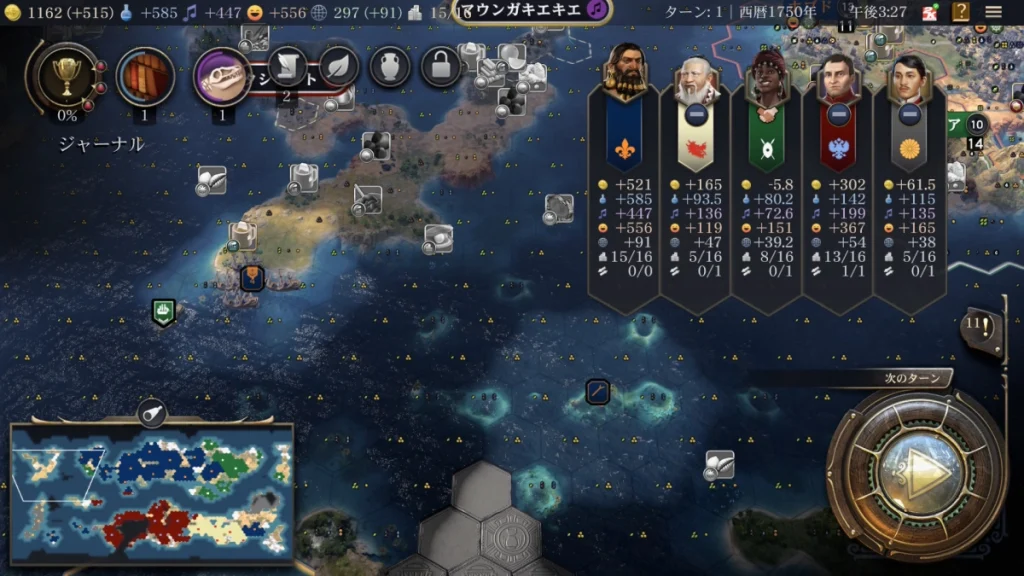
Task: Open the question mark help book
Action: [x=960, y=13]
